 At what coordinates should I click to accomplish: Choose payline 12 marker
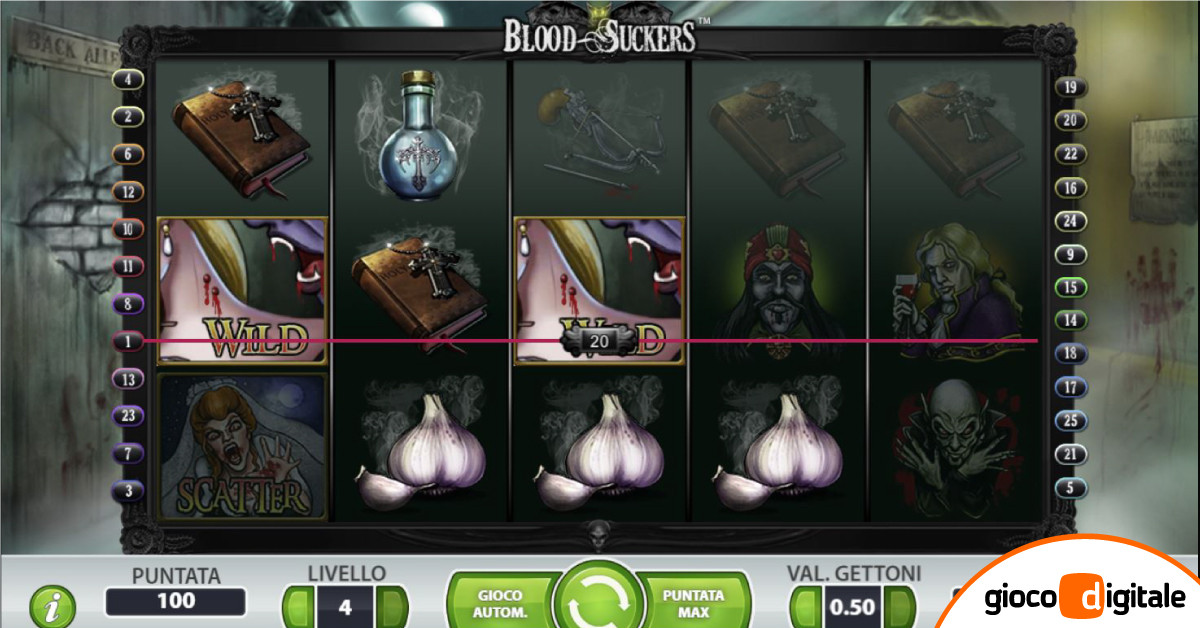[x=128, y=191]
